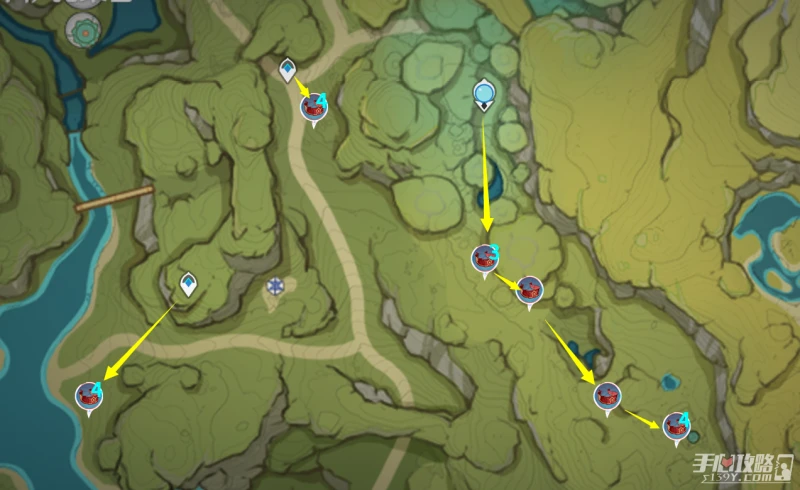Screen dimensions: 800x490
Task: Click the snowflake-shaped map marker
Action: (275, 287)
